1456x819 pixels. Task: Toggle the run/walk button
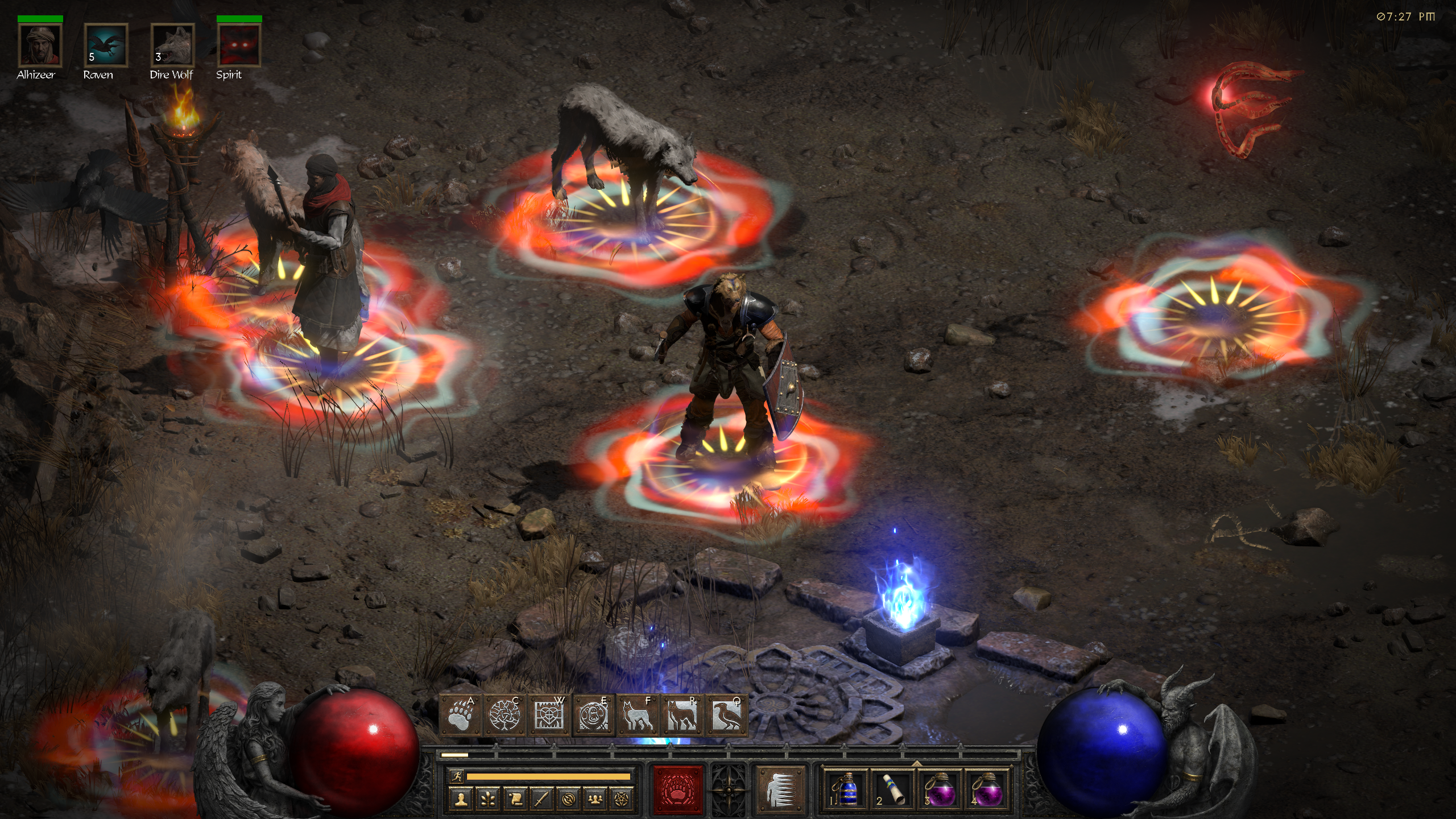coord(456,776)
